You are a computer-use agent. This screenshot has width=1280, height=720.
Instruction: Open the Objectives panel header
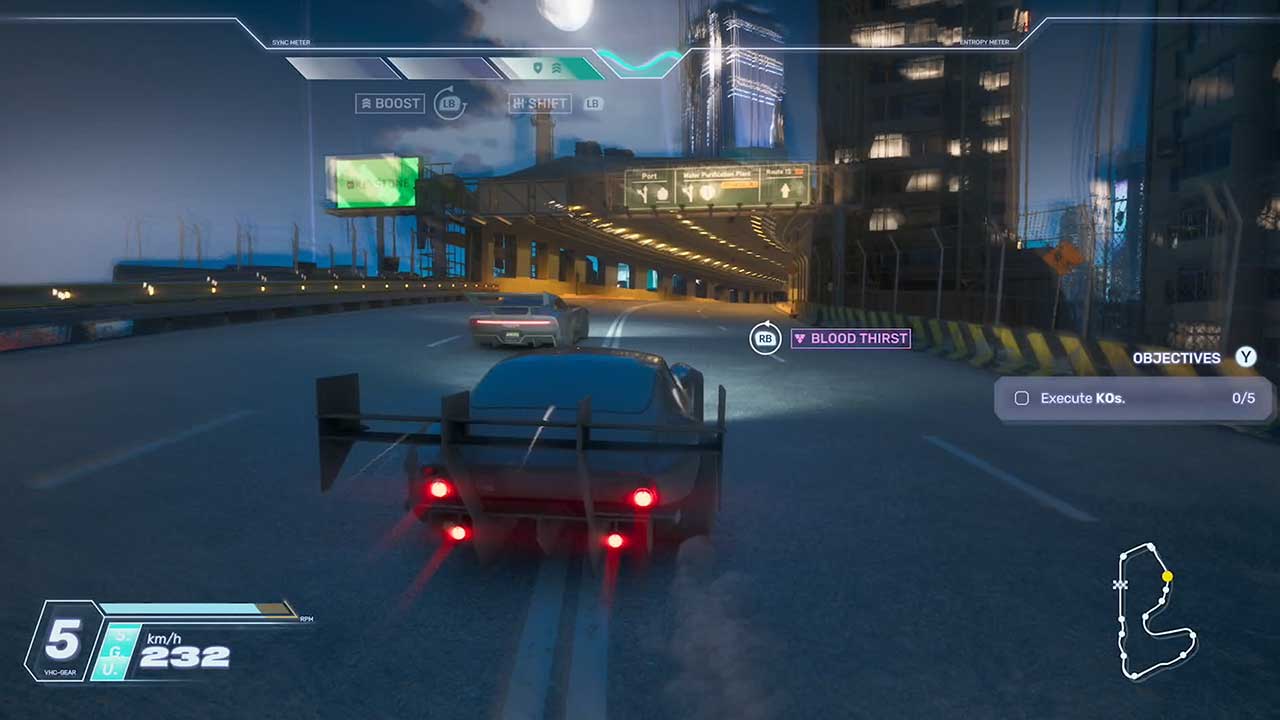click(1176, 358)
